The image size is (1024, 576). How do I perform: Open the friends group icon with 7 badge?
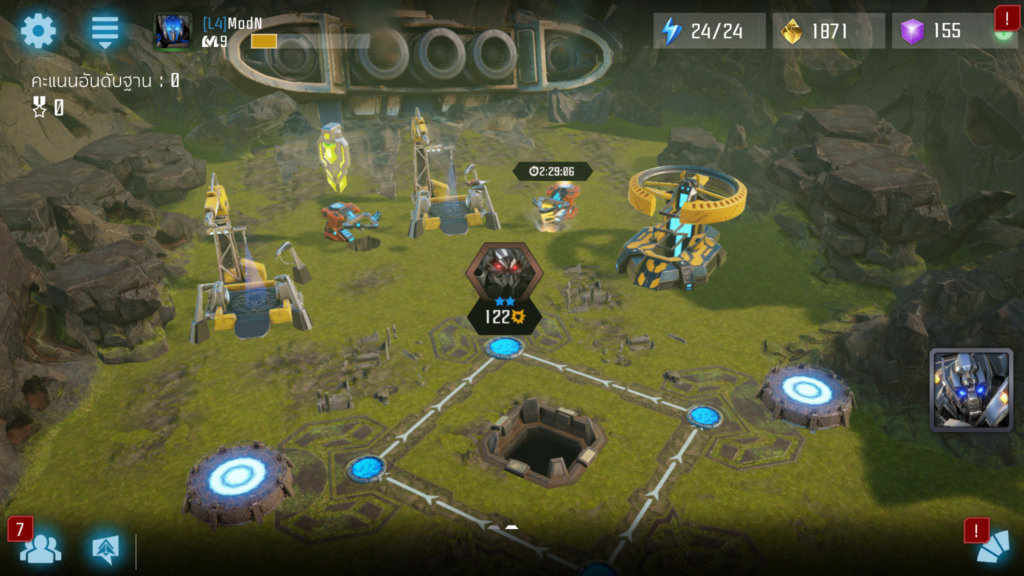[40, 548]
